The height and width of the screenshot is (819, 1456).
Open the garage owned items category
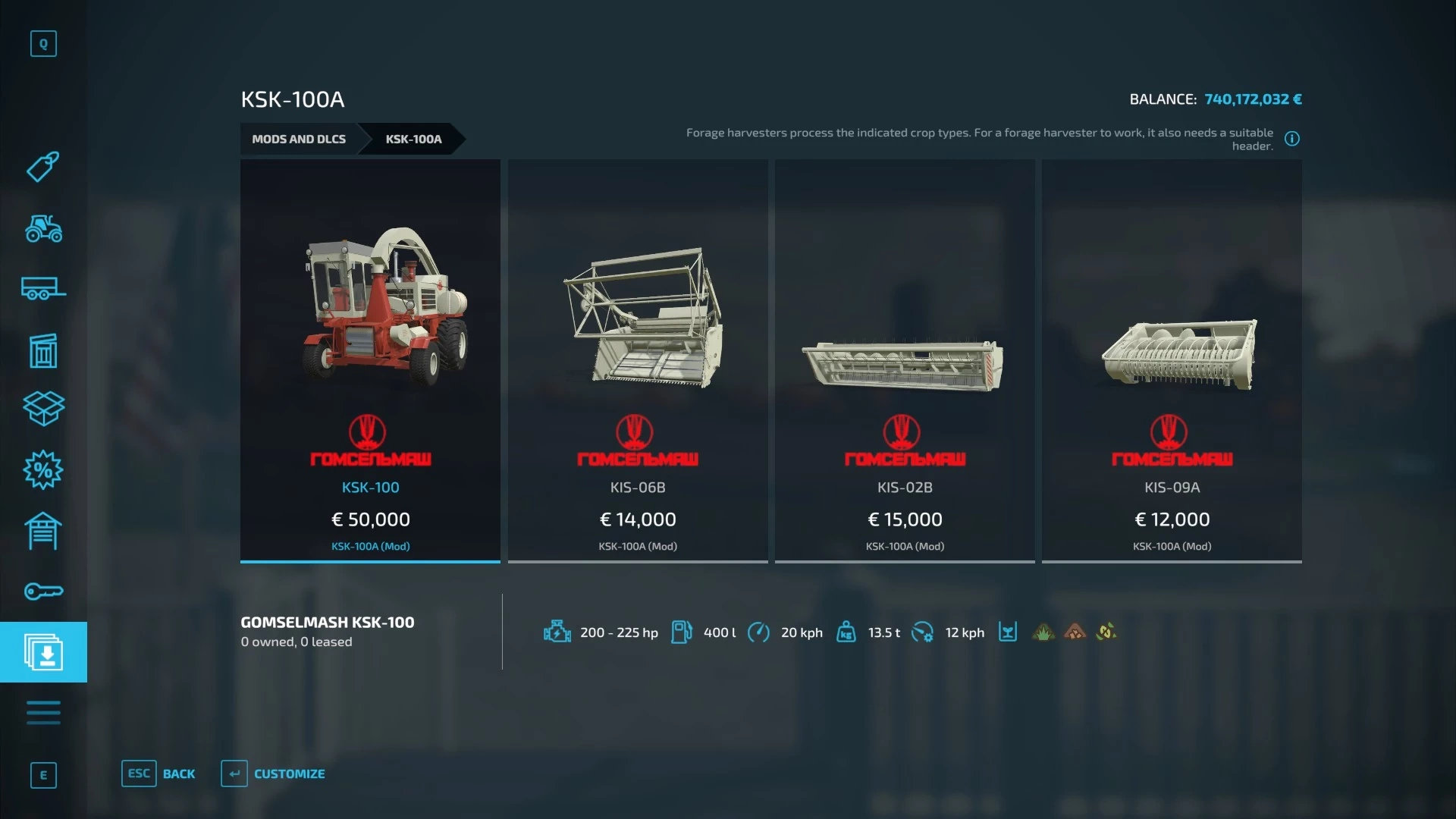tap(43, 531)
